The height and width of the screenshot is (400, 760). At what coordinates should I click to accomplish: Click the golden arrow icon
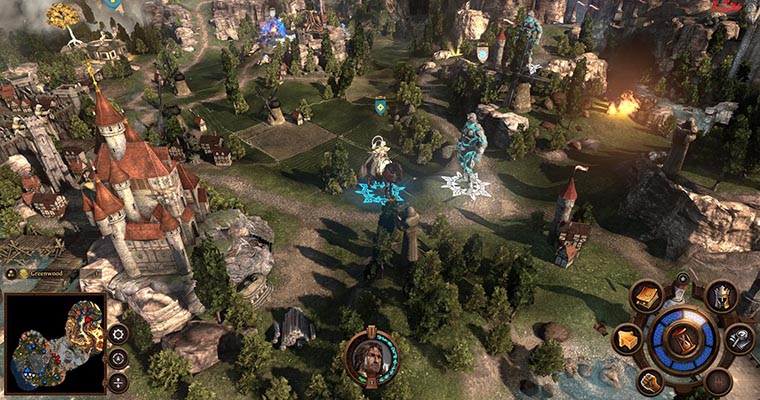coord(627,339)
